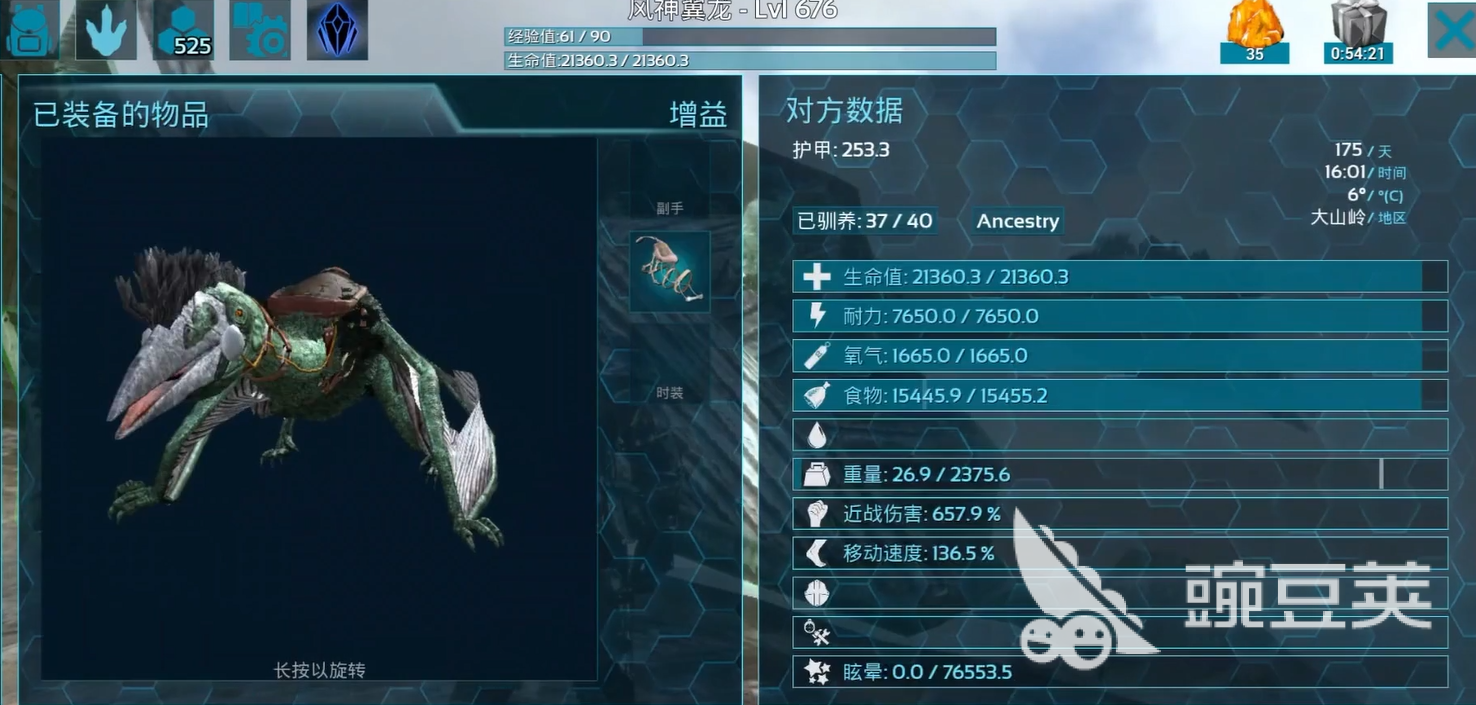1476x705 pixels.
Task: Open the amber shop with 35 amber
Action: click(x=1254, y=32)
